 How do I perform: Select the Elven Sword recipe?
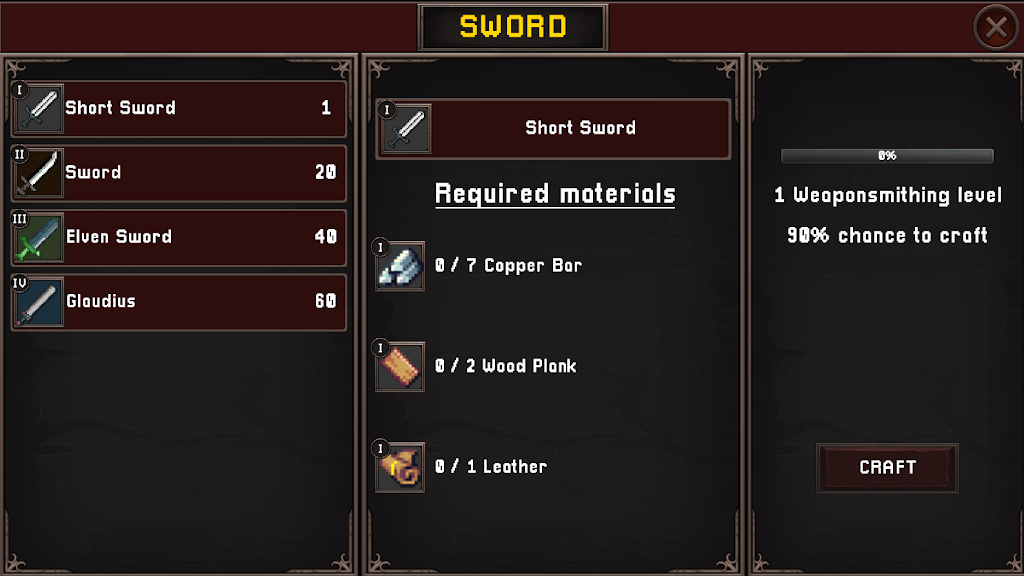click(180, 237)
